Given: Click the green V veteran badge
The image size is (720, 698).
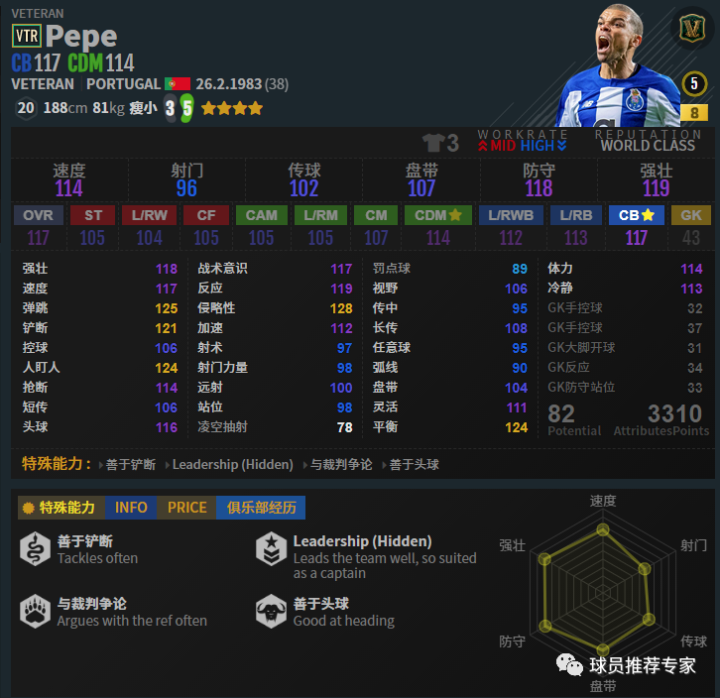Looking at the screenshot, I should point(691,29).
